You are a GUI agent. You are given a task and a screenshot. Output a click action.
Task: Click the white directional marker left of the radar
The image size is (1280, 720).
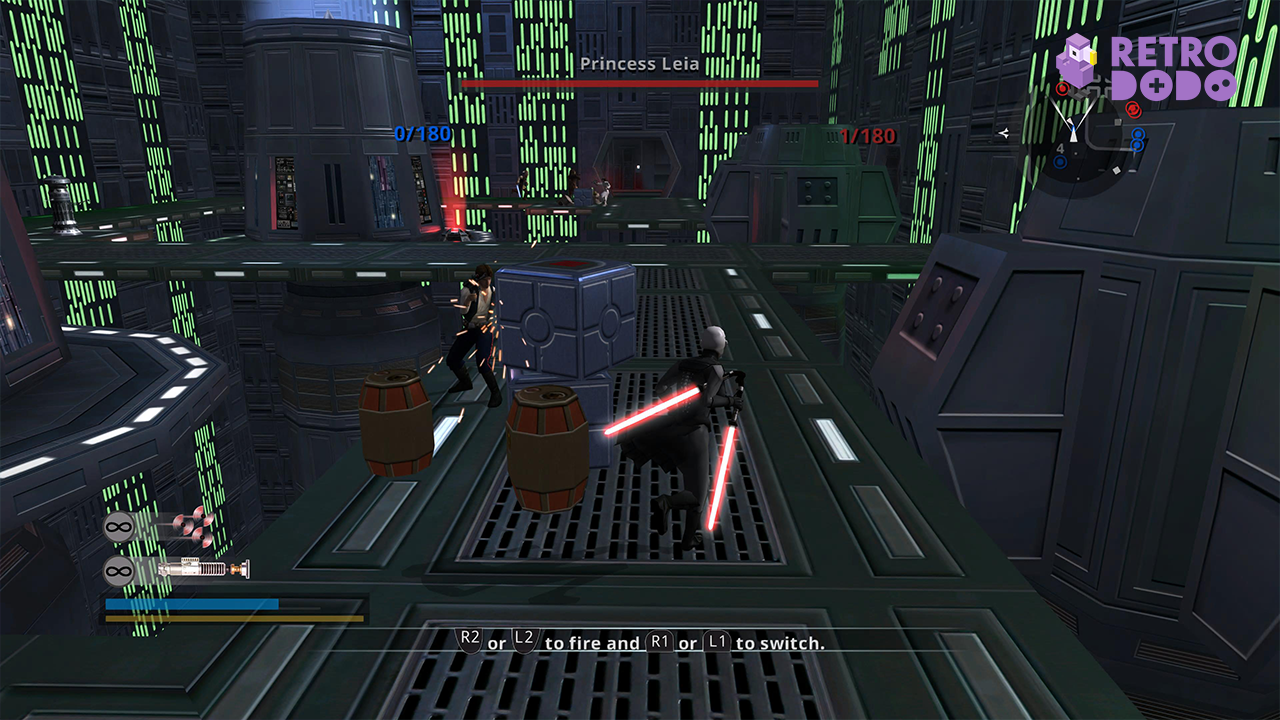(1006, 133)
